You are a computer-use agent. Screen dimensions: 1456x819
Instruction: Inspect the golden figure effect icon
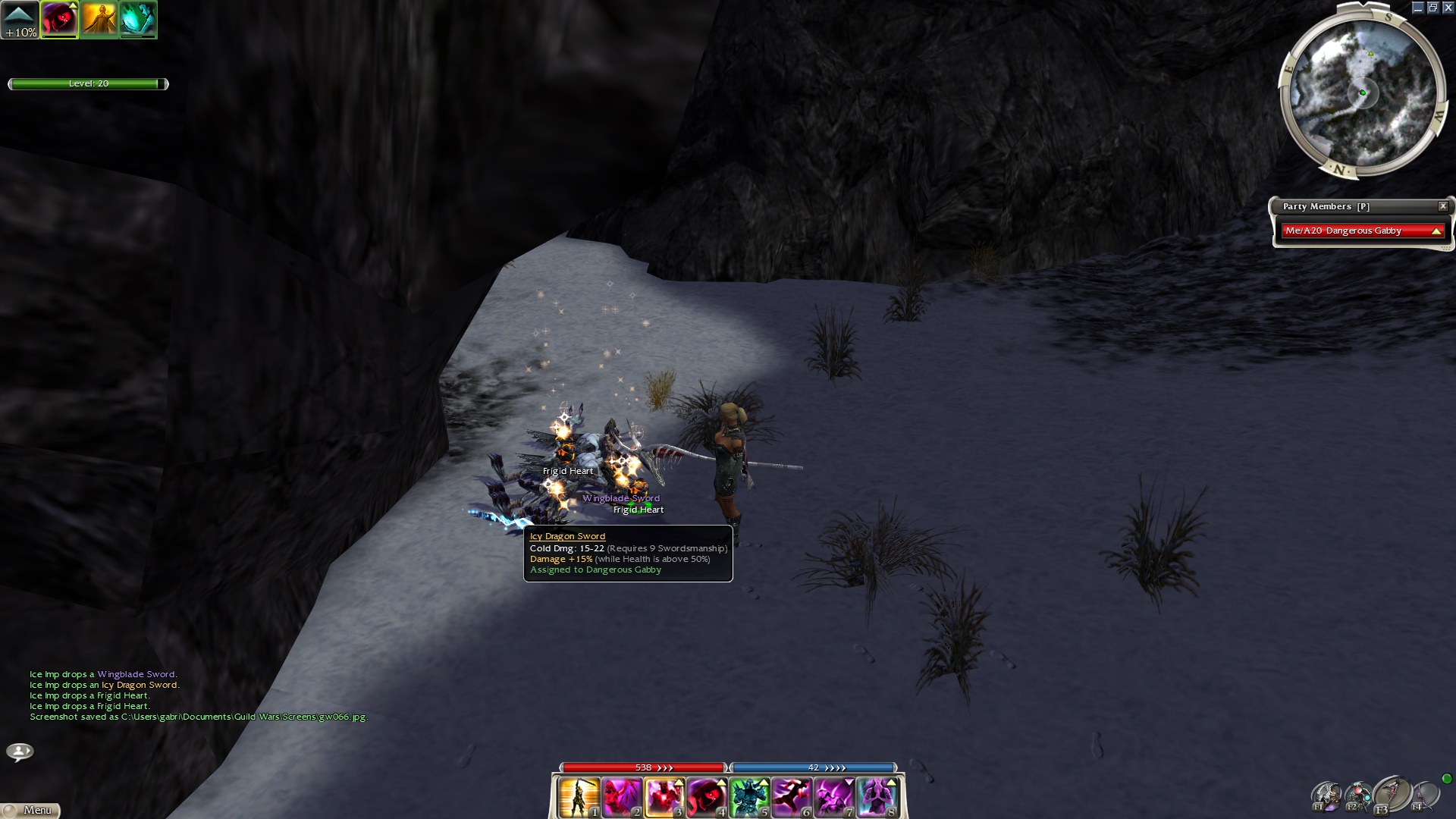(99, 20)
